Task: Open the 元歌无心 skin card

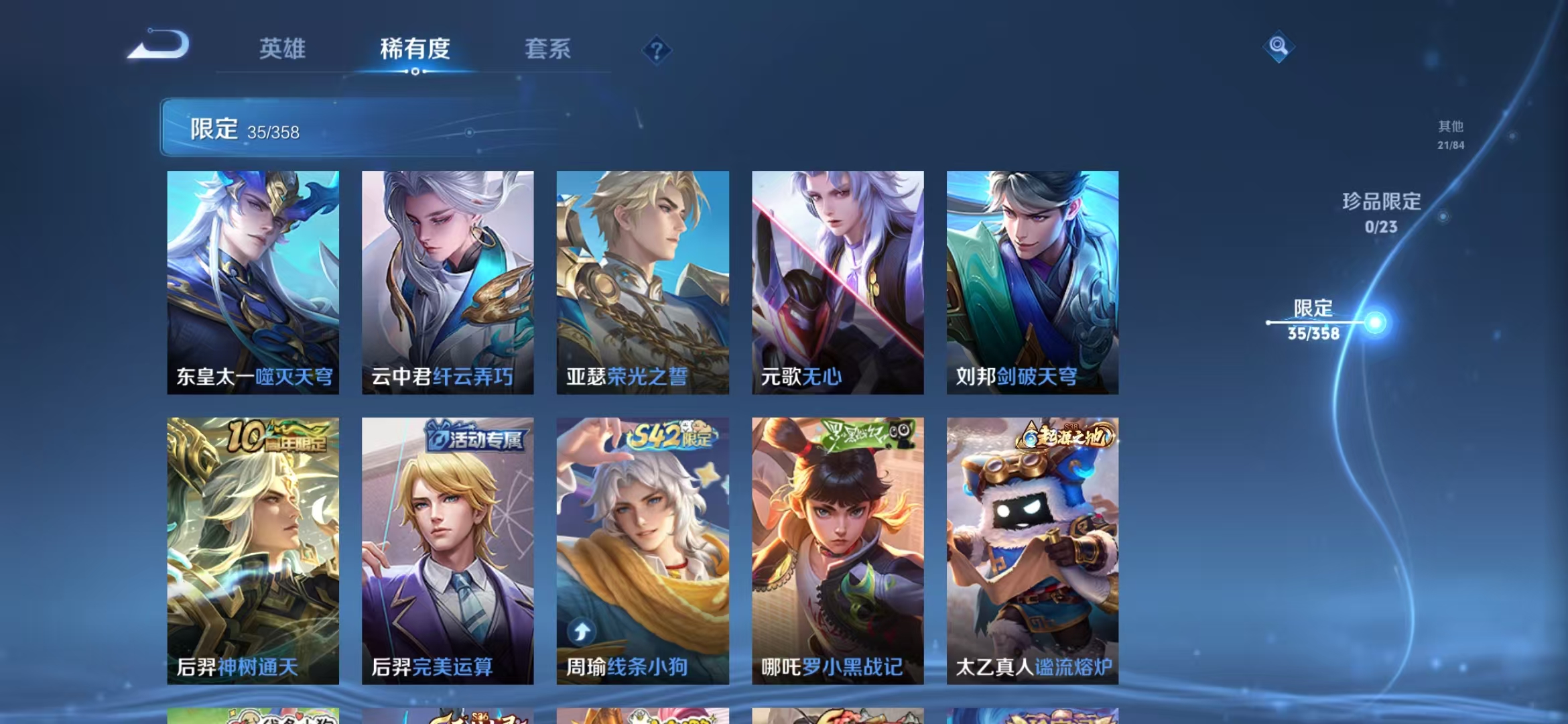Action: point(836,282)
